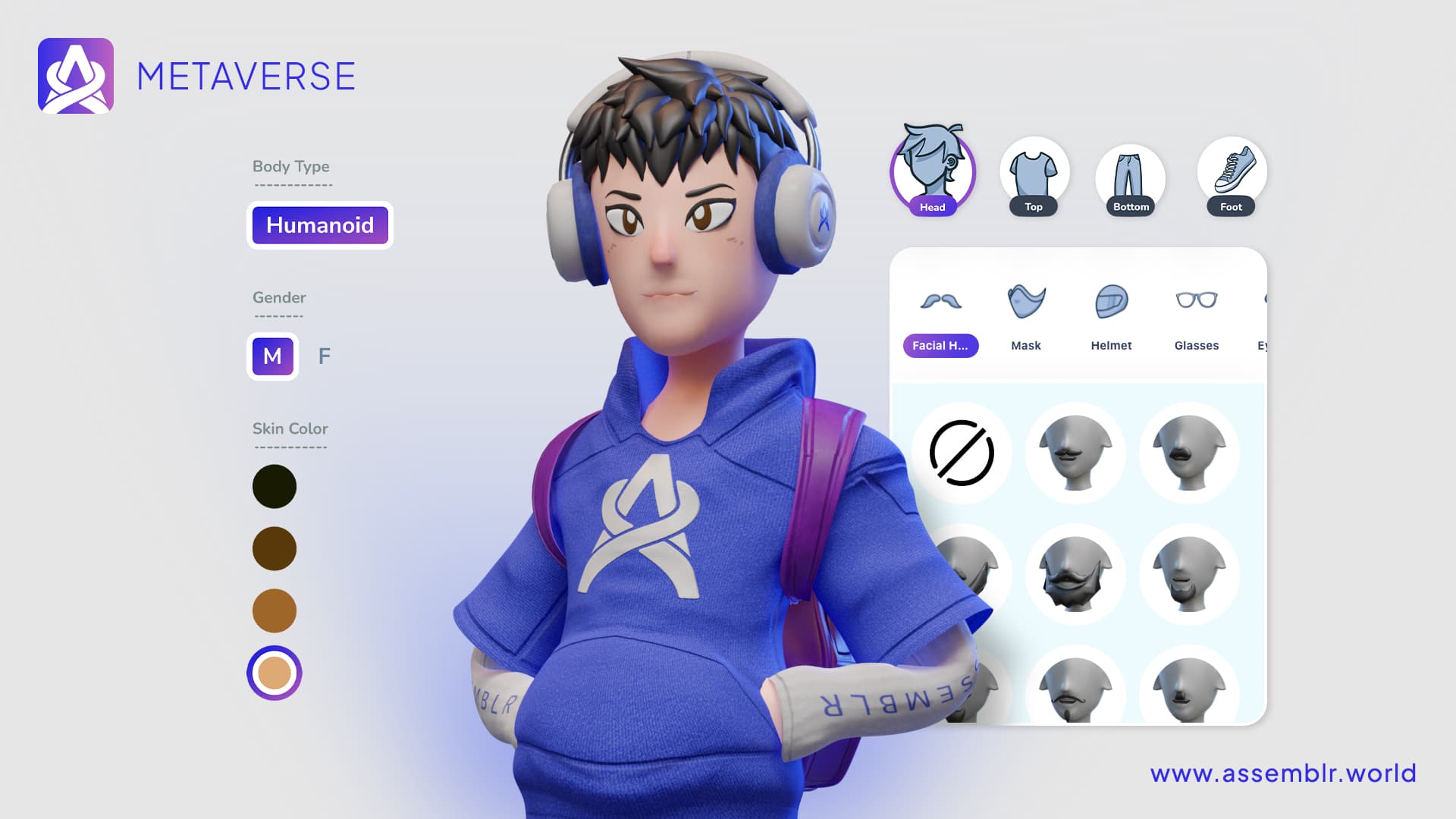
Task: Select the mustache facial hair thumbnail
Action: (x=1075, y=453)
